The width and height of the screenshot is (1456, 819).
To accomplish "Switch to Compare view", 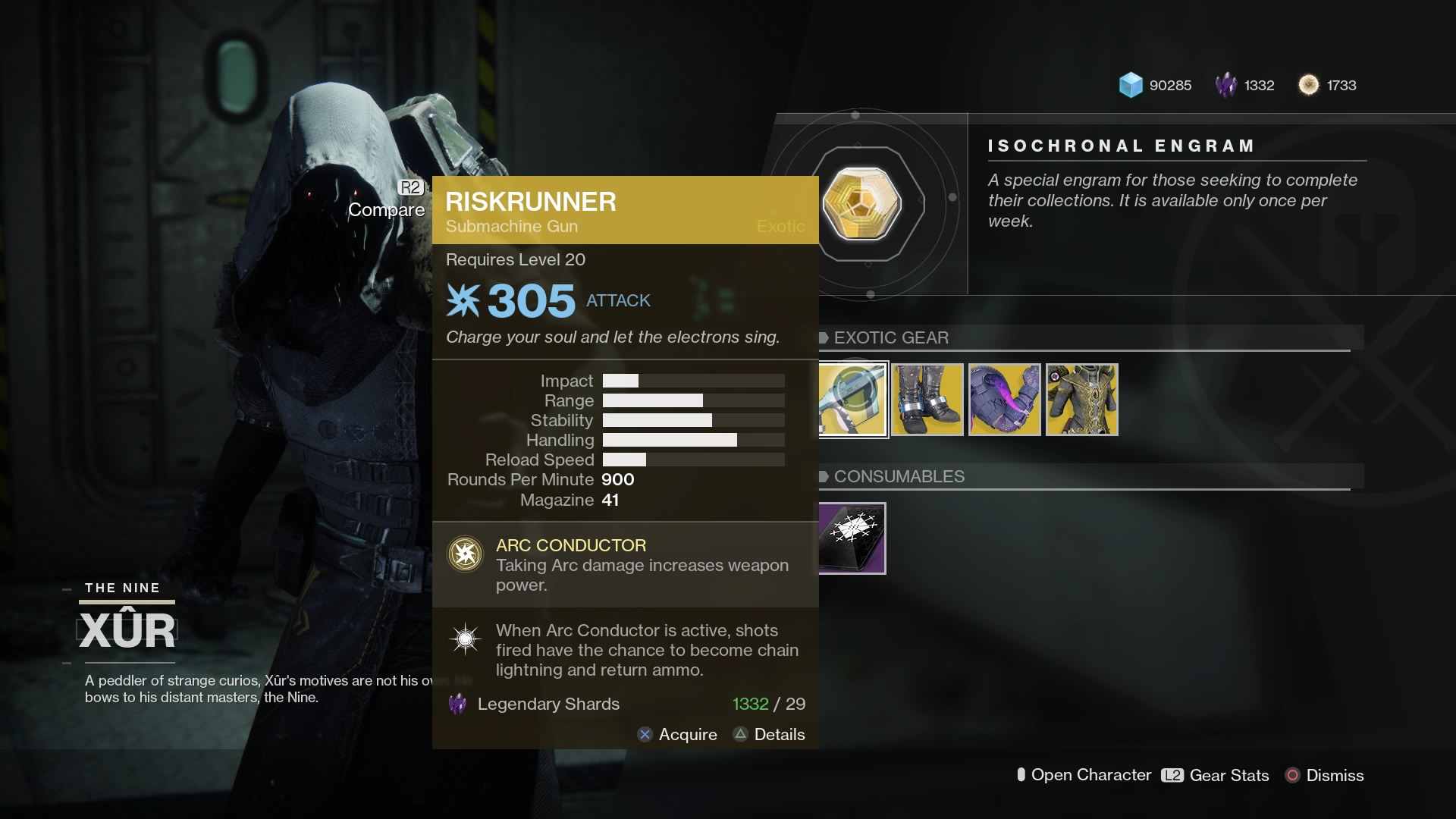I will coord(387,210).
